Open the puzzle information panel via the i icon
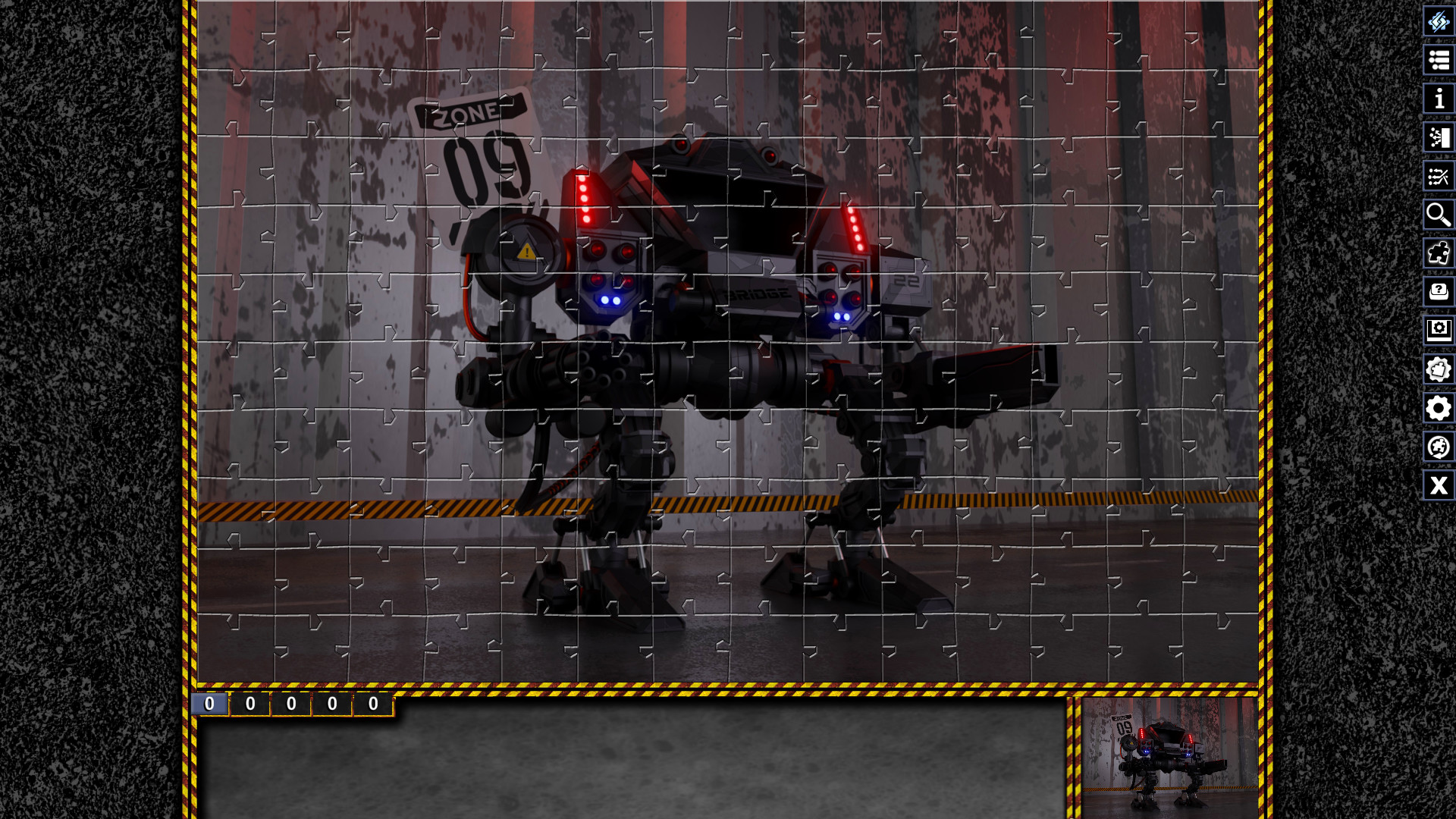 (1438, 99)
